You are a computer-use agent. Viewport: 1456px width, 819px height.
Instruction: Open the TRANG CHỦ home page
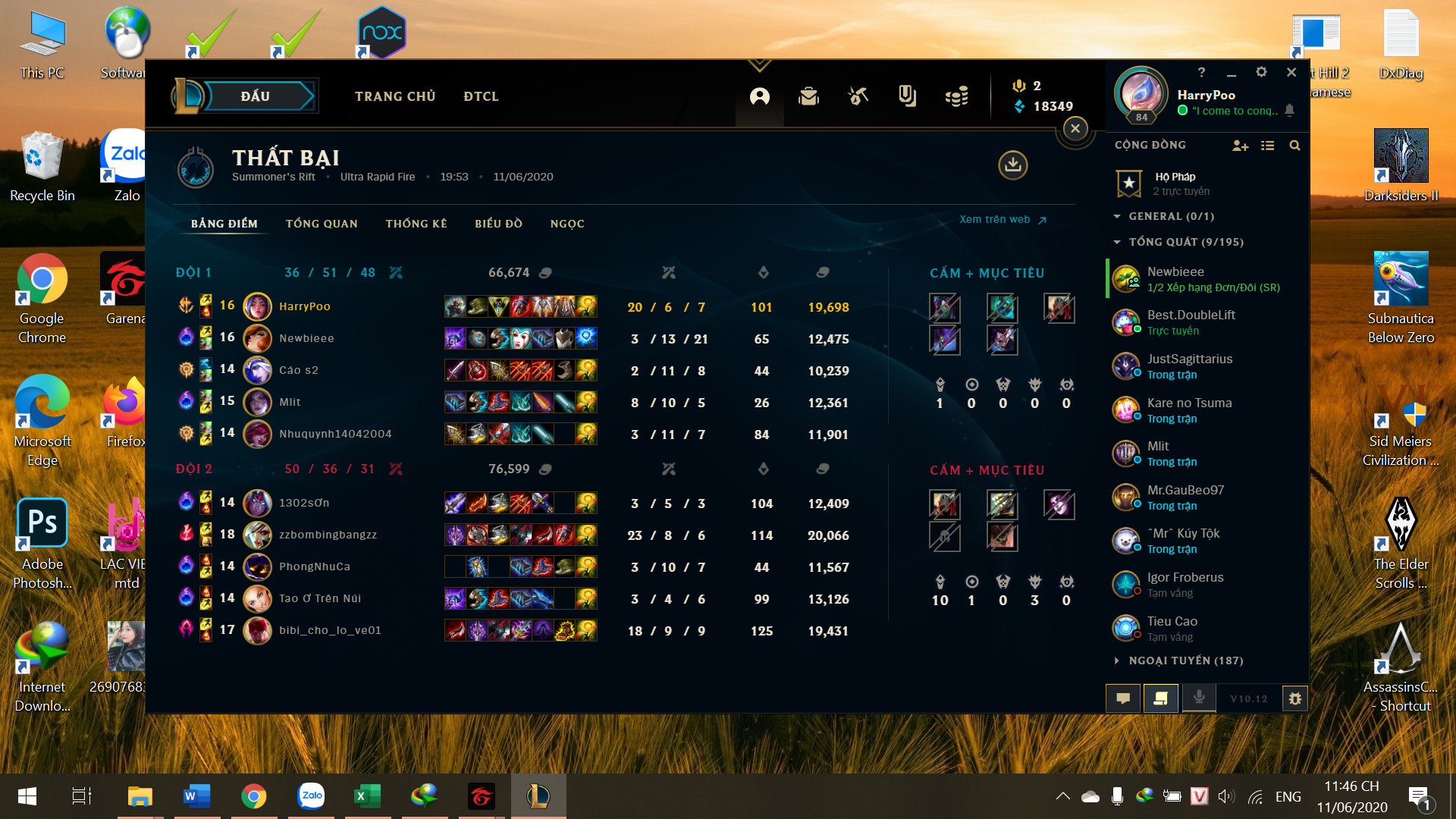tap(395, 96)
